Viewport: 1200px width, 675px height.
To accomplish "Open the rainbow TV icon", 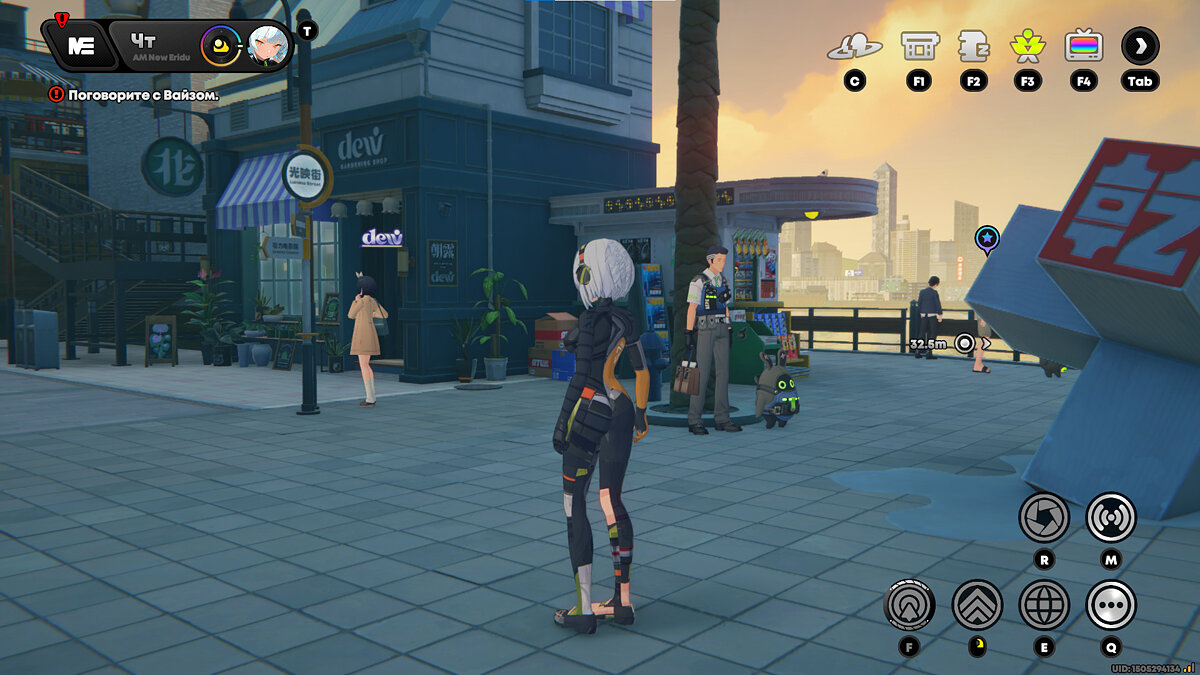I will pyautogui.click(x=1083, y=45).
